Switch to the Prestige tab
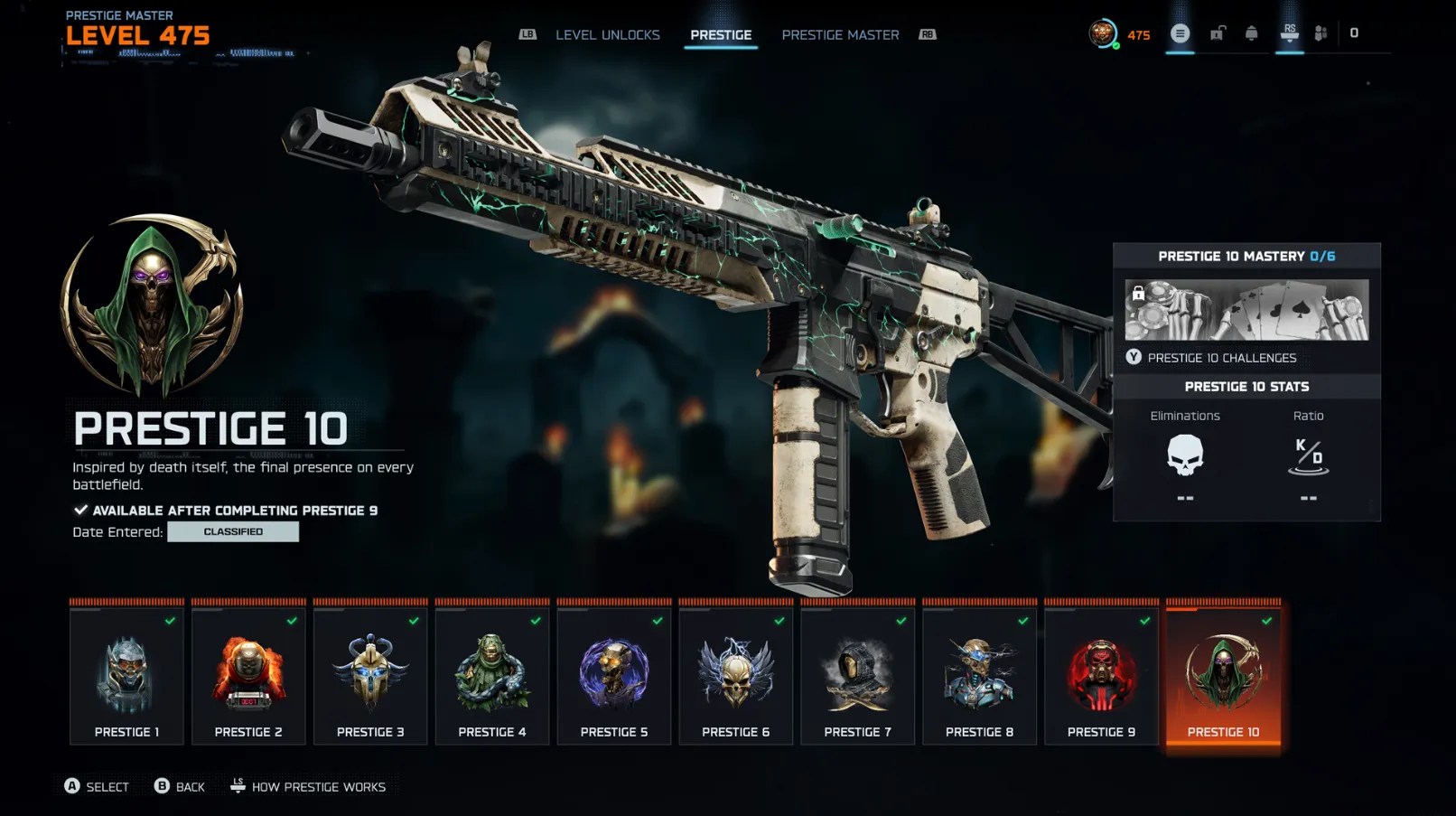This screenshot has width=1456, height=816. click(721, 34)
